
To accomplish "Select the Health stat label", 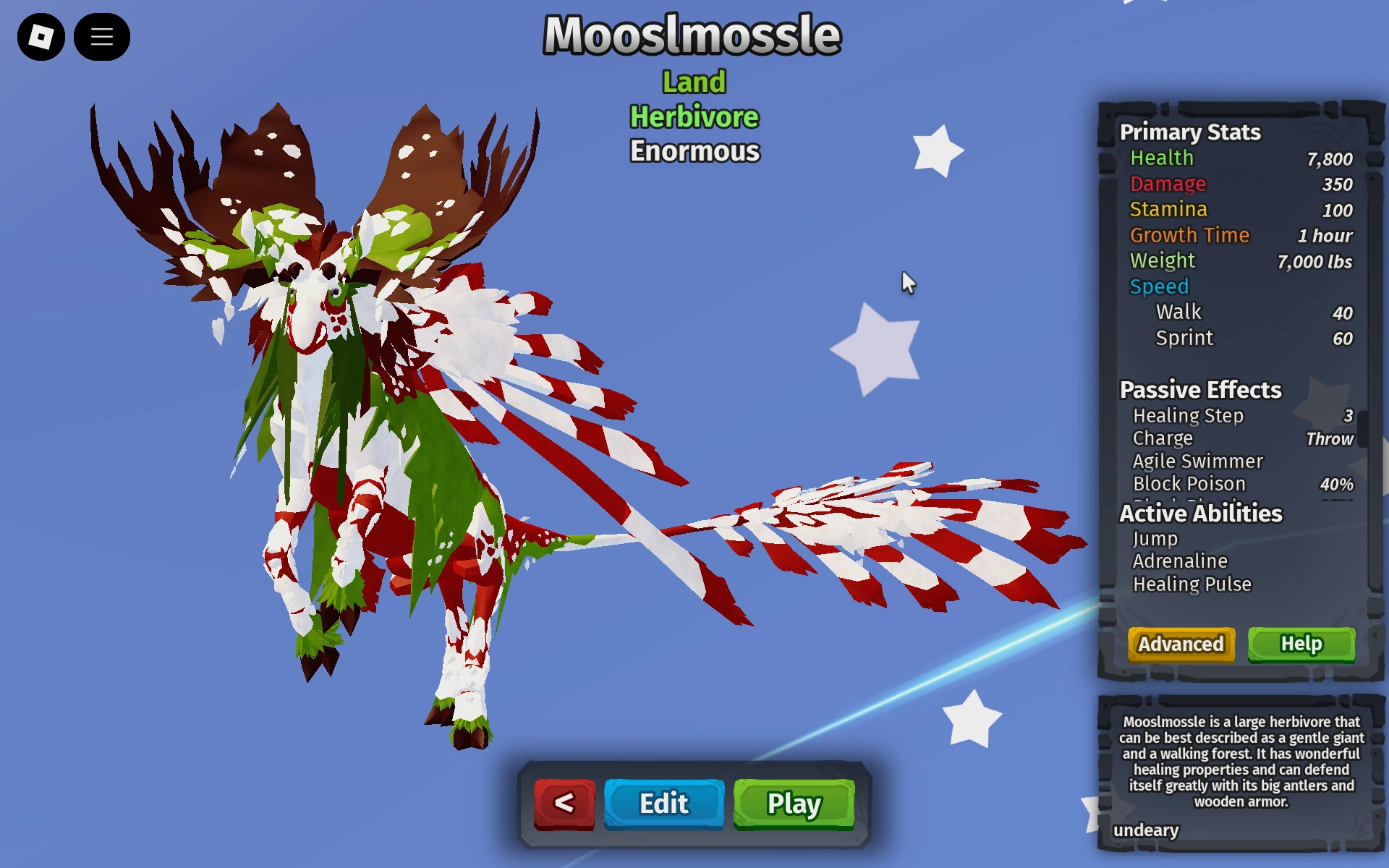I will click(x=1161, y=158).
